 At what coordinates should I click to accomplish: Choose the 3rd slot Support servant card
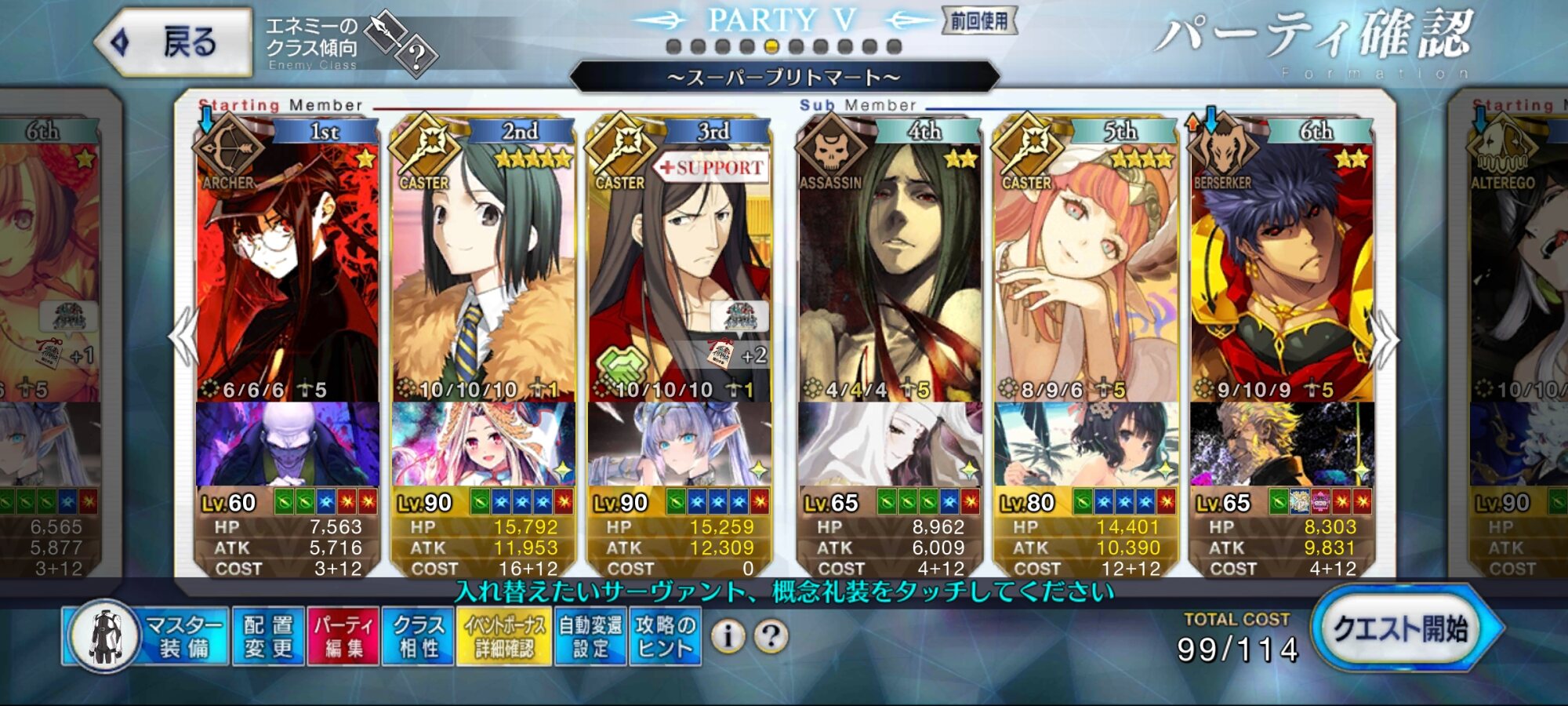pyautogui.click(x=679, y=267)
